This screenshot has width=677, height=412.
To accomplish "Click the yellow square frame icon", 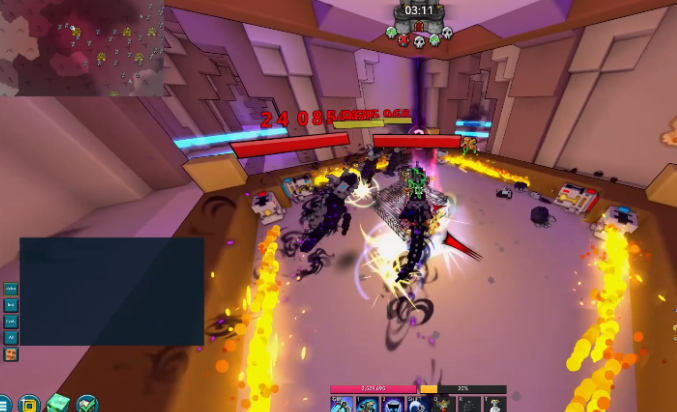I will (x=29, y=404).
